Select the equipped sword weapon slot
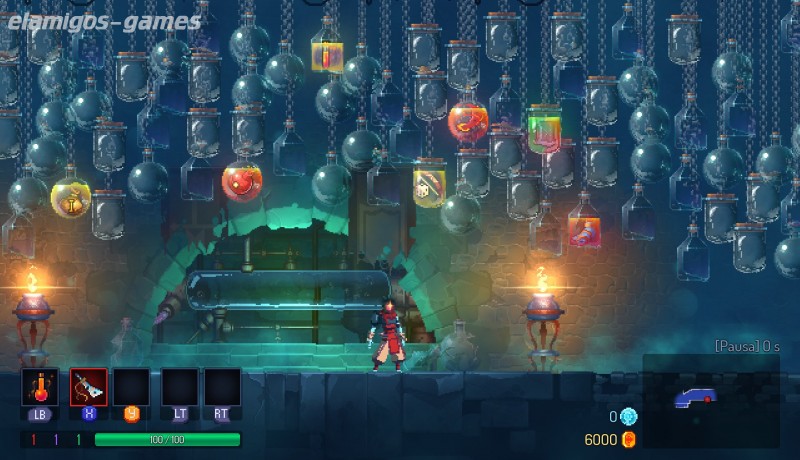 pos(87,387)
